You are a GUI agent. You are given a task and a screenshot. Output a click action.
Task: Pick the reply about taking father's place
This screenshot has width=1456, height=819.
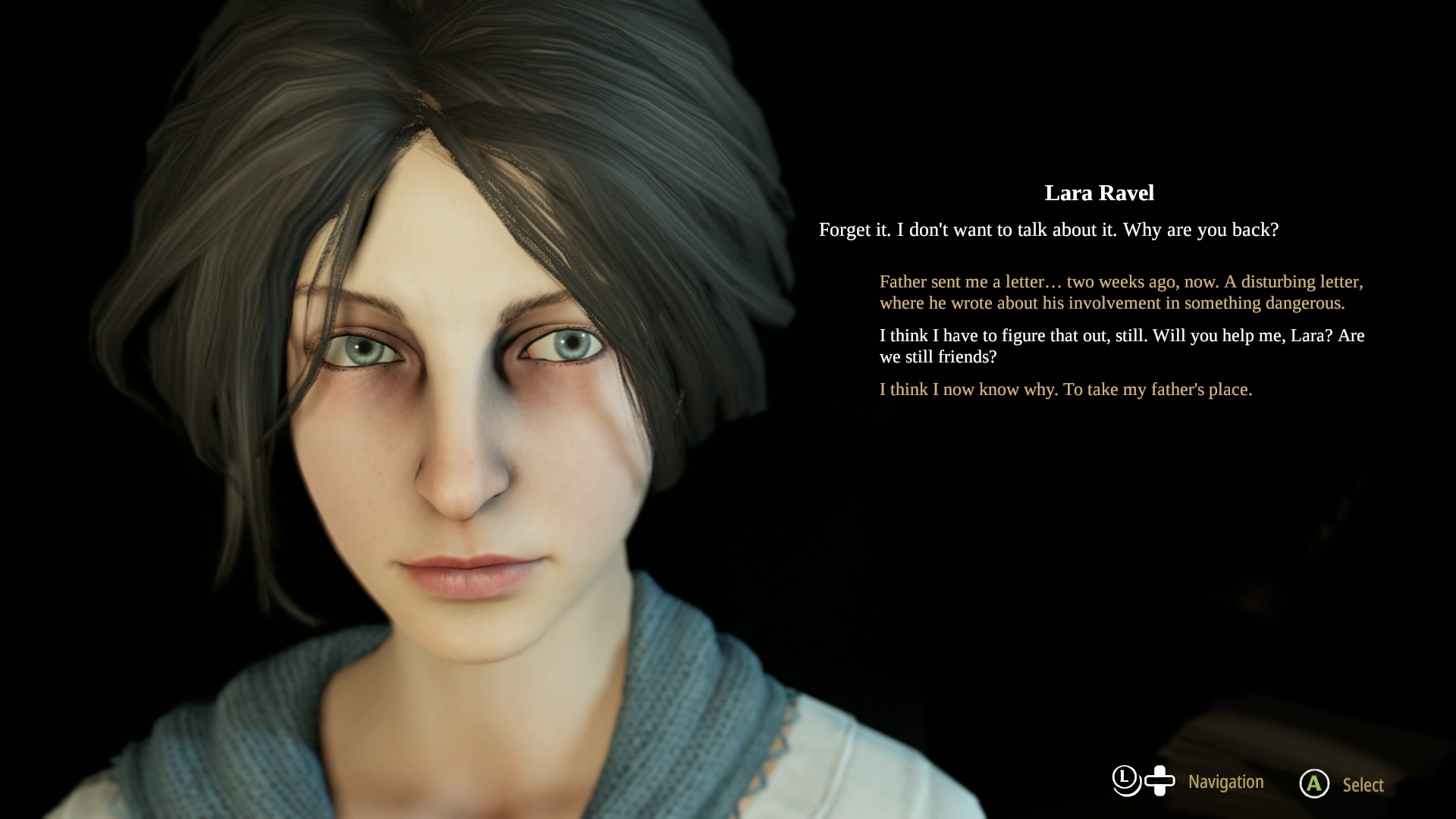click(1065, 390)
